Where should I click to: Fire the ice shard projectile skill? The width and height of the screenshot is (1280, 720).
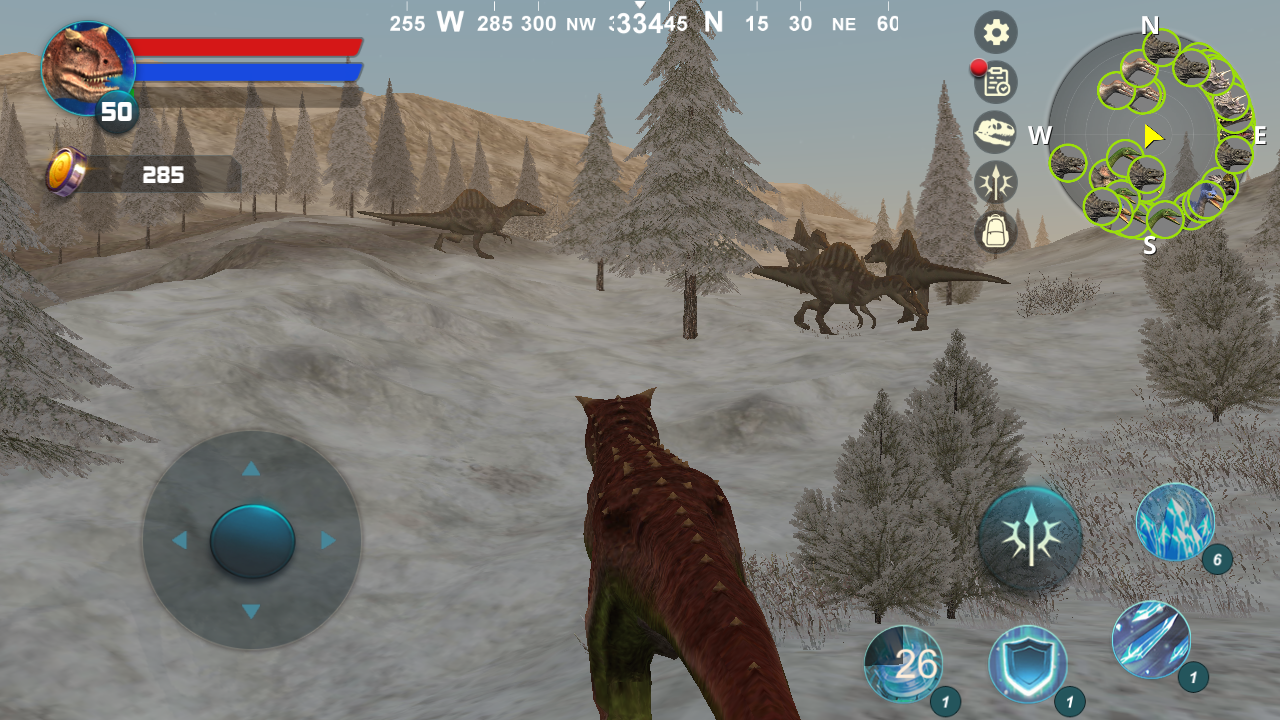click(x=1150, y=638)
